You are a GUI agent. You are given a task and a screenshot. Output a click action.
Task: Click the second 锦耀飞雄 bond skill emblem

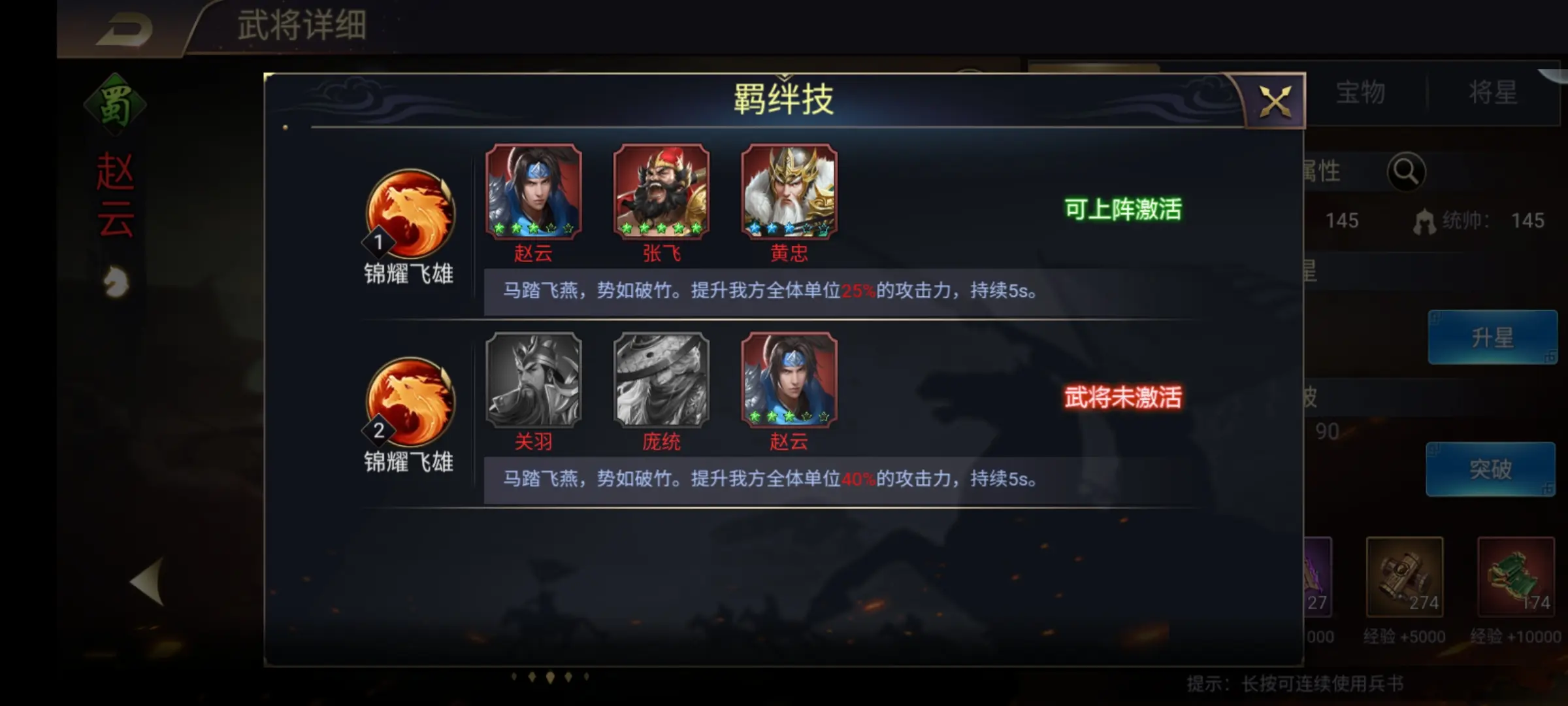click(x=408, y=402)
